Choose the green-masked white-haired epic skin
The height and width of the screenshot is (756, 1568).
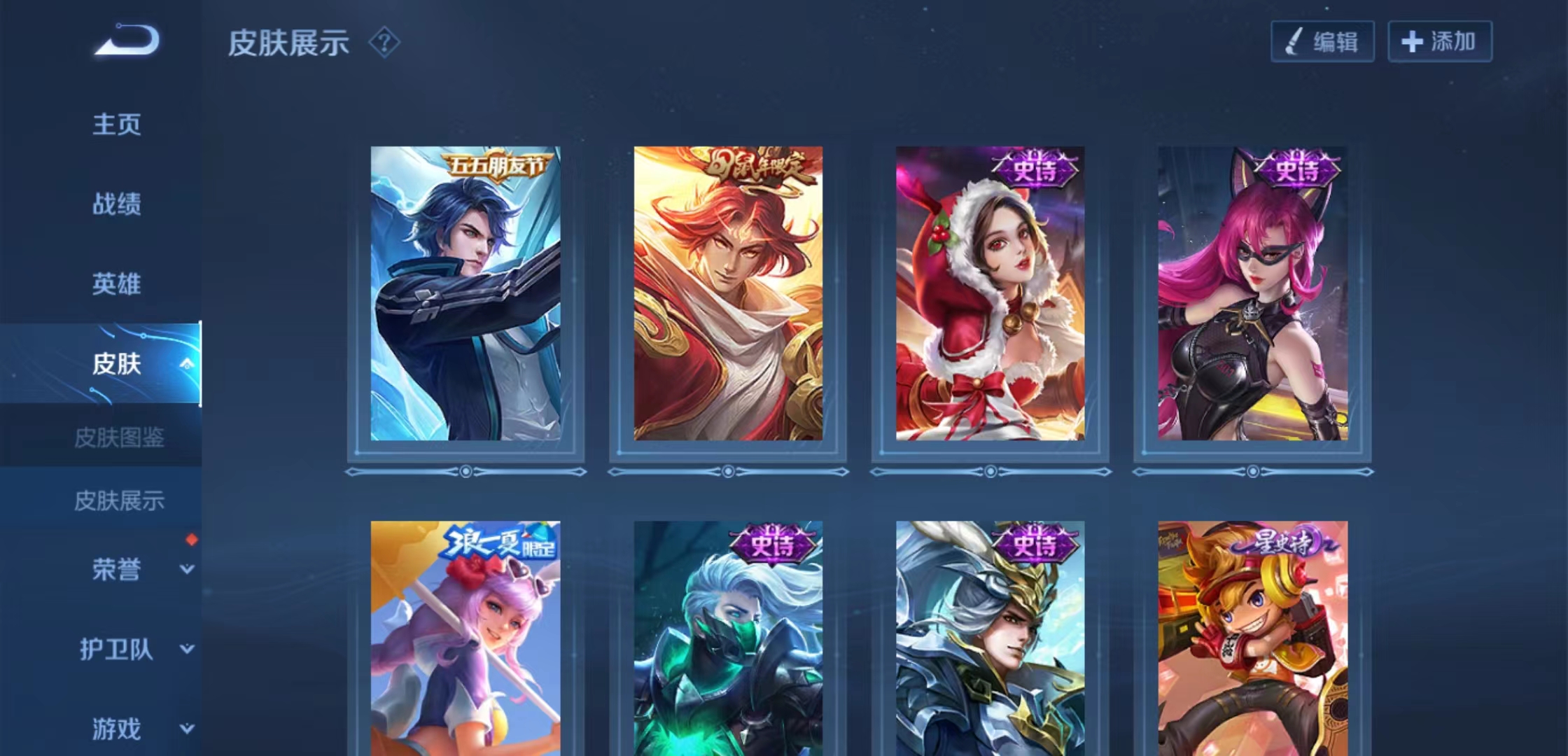[x=728, y=637]
